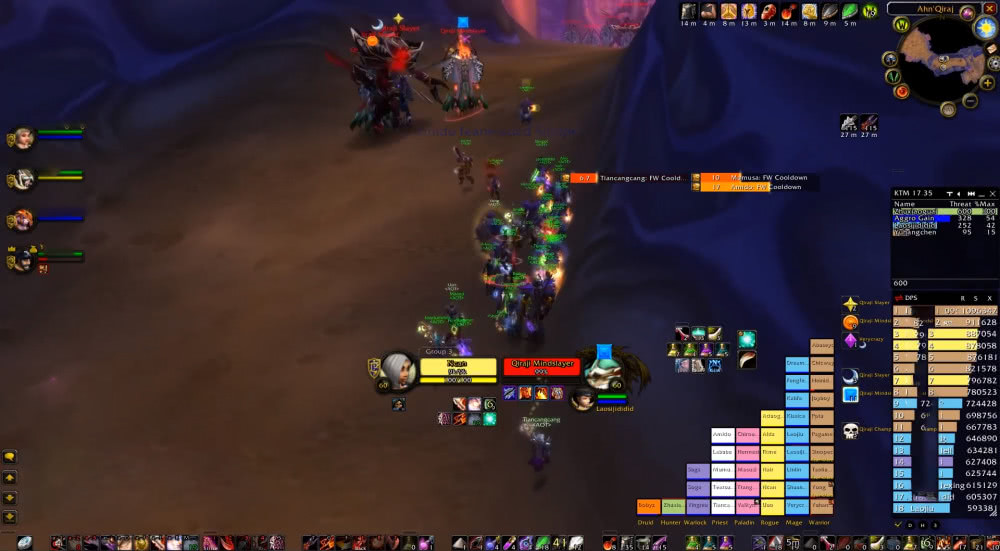This screenshot has height=551, width=1000.
Task: Select the skull raid target icon
Action: tap(850, 431)
